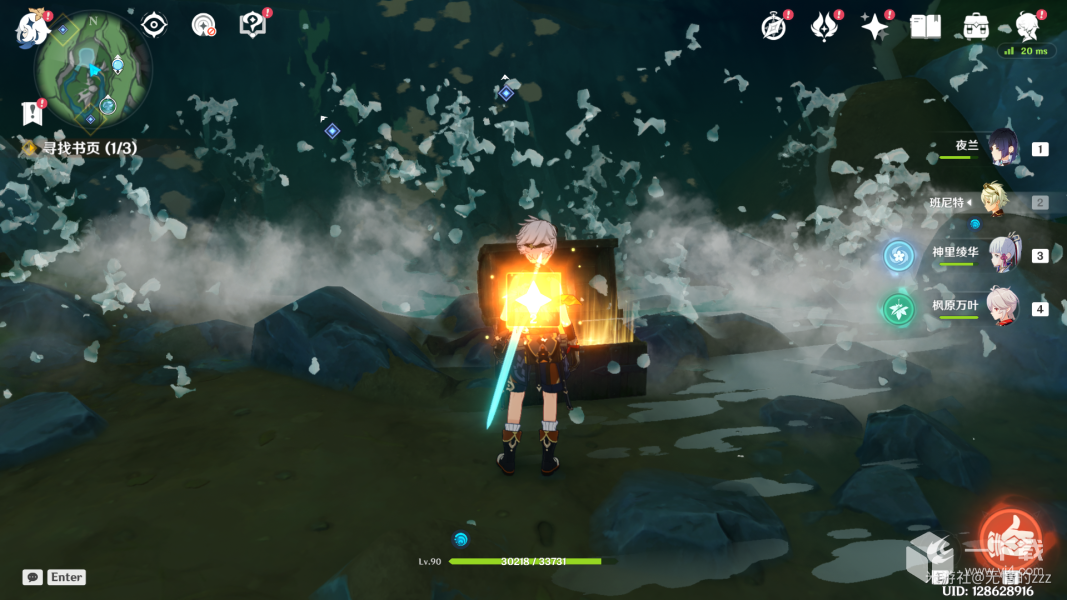Open the quest log banner icon
The width and height of the screenshot is (1067, 600).
point(33,113)
